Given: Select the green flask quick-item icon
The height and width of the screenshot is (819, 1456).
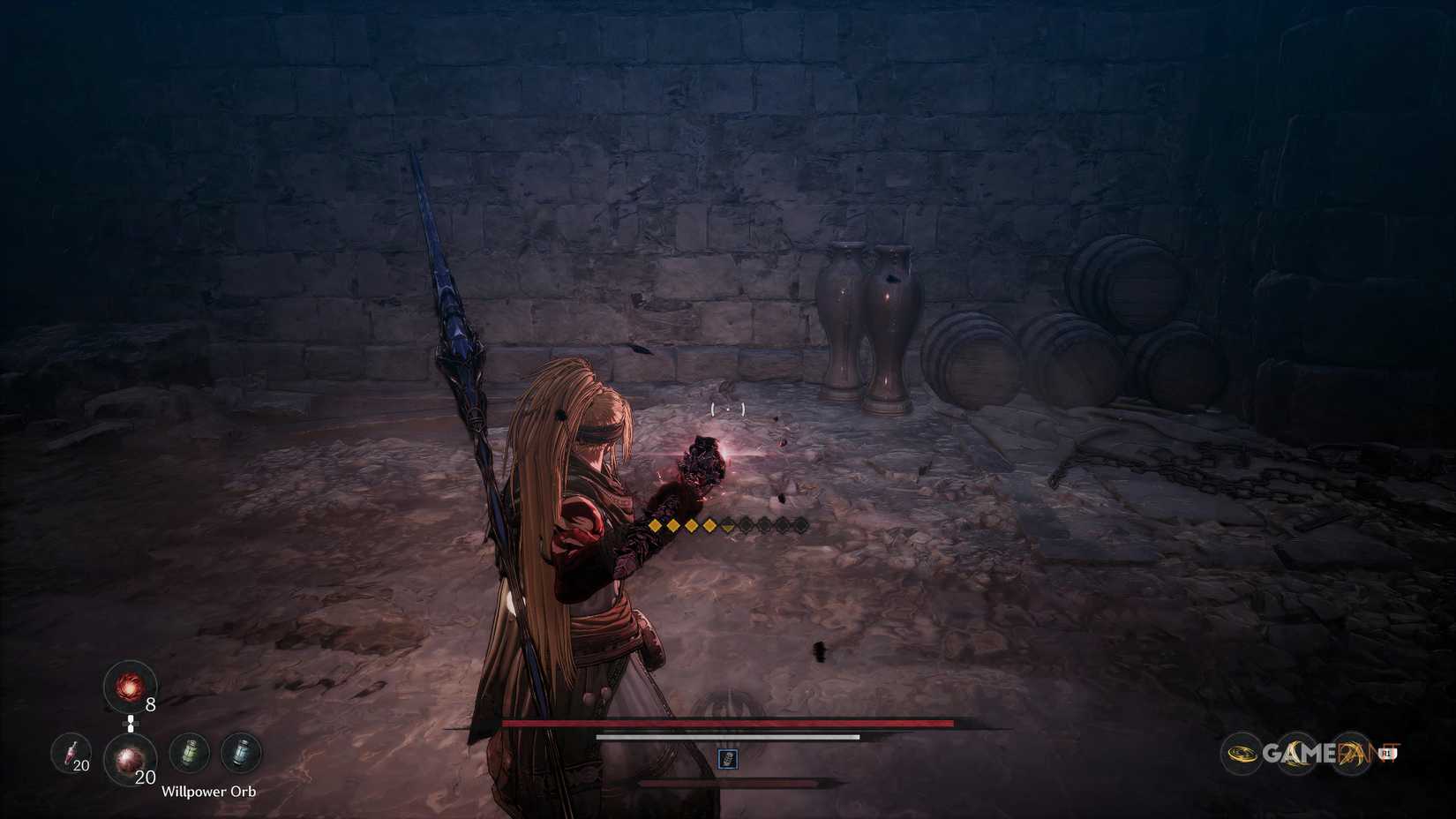Looking at the screenshot, I should pyautogui.click(x=191, y=753).
